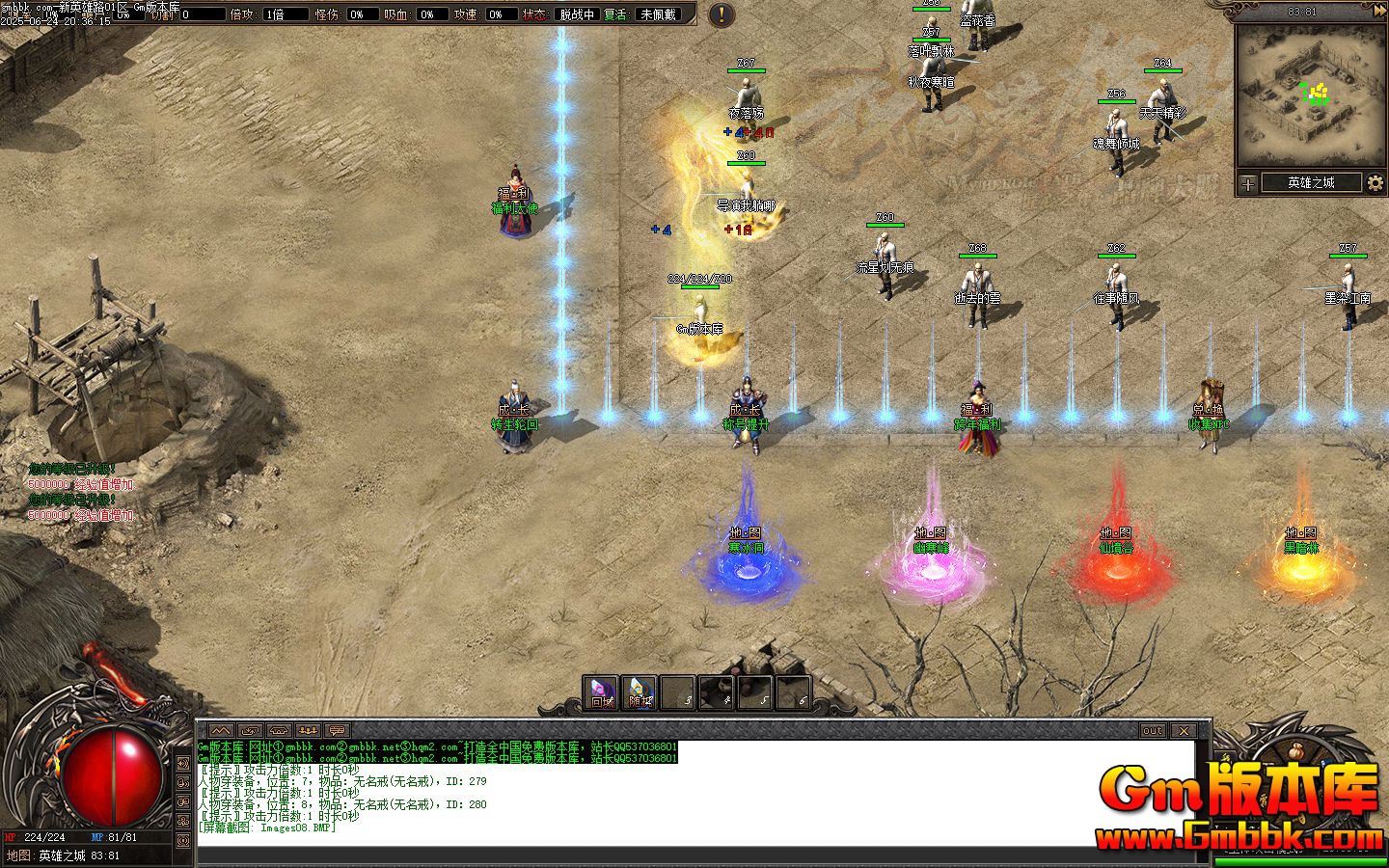Use the 回城 return scroll in the hotbar
Screen dimensions: 1389x868
coord(601,692)
